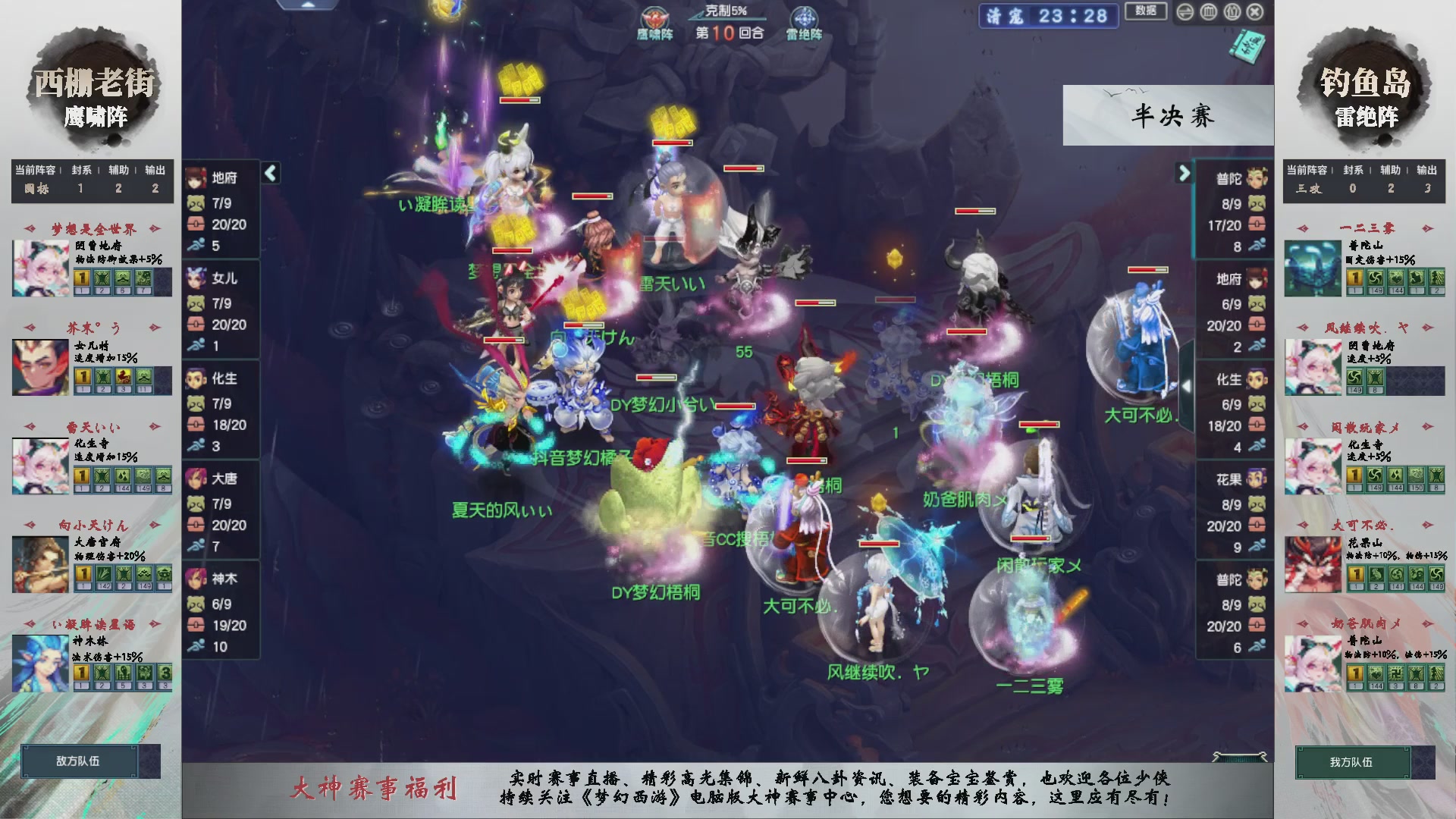Collapse the left team panel with its chevron

pos(269,172)
